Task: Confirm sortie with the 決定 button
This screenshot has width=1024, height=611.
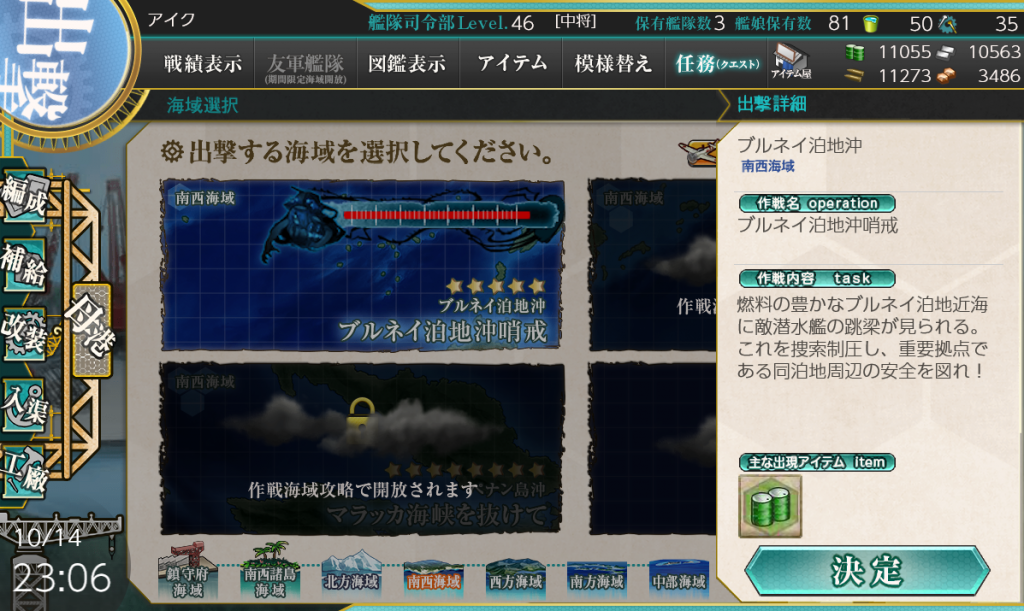Action: [866, 572]
